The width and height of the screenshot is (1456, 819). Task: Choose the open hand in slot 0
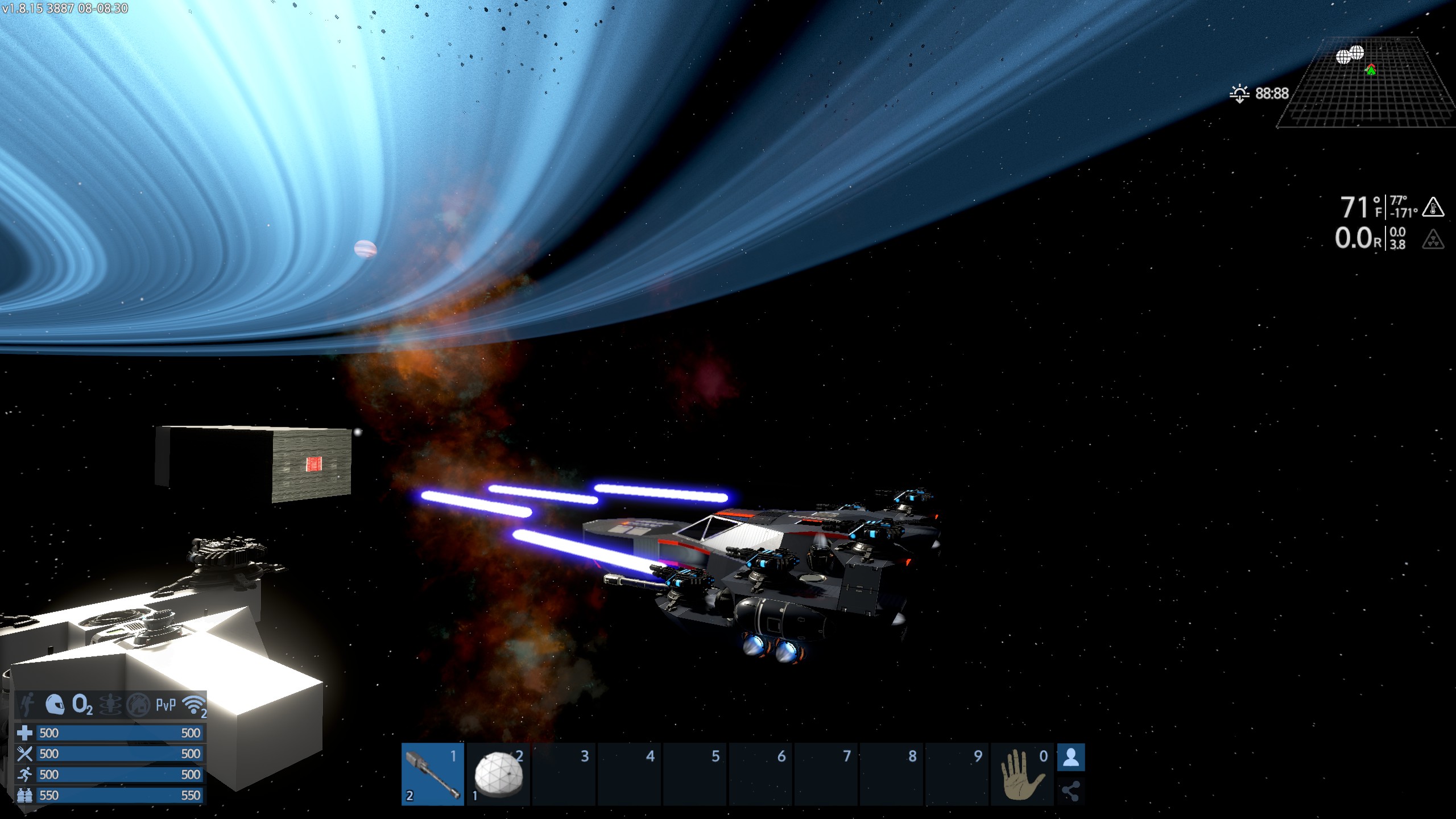[x=1022, y=774]
